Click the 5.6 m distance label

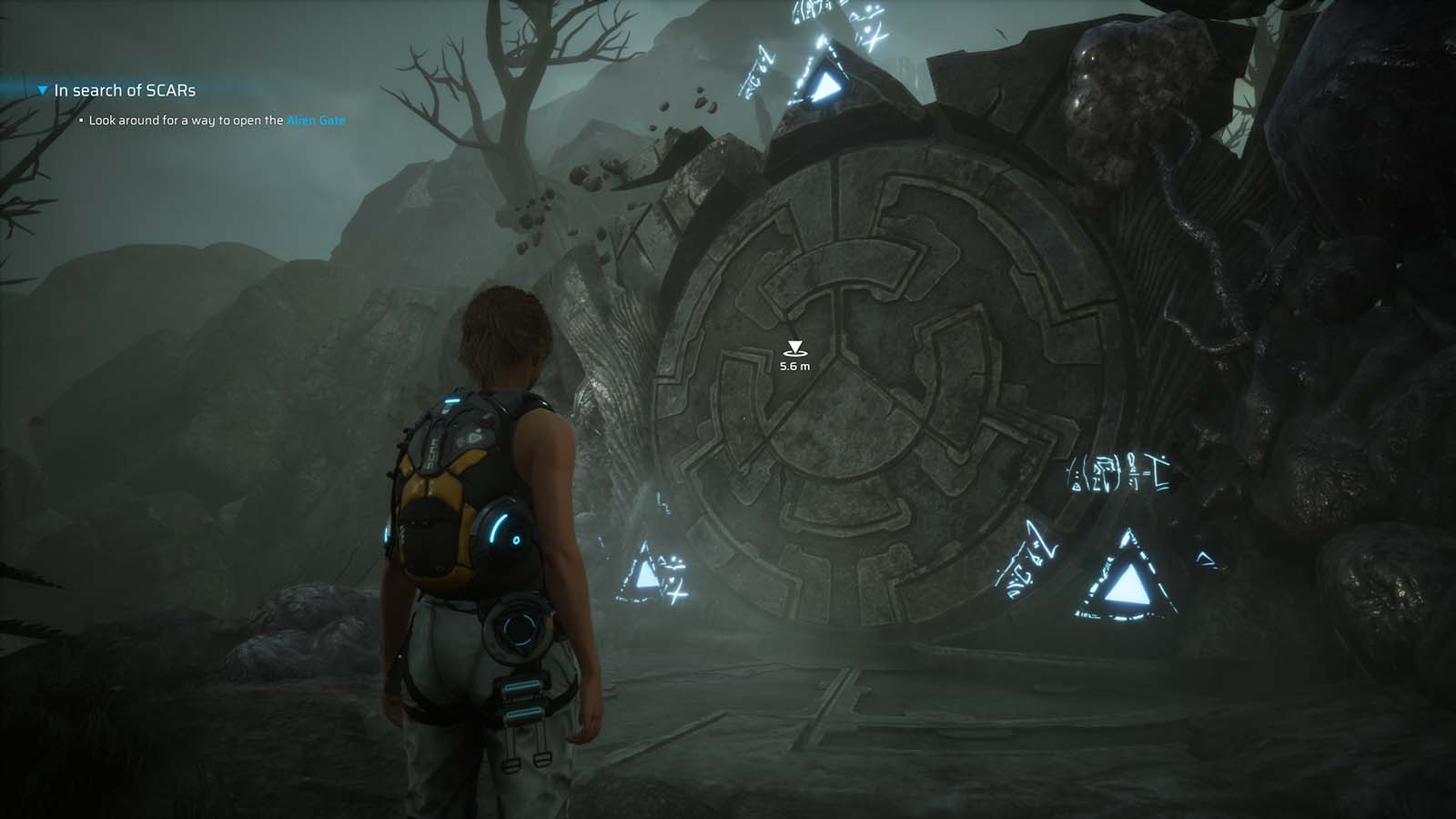point(795,367)
